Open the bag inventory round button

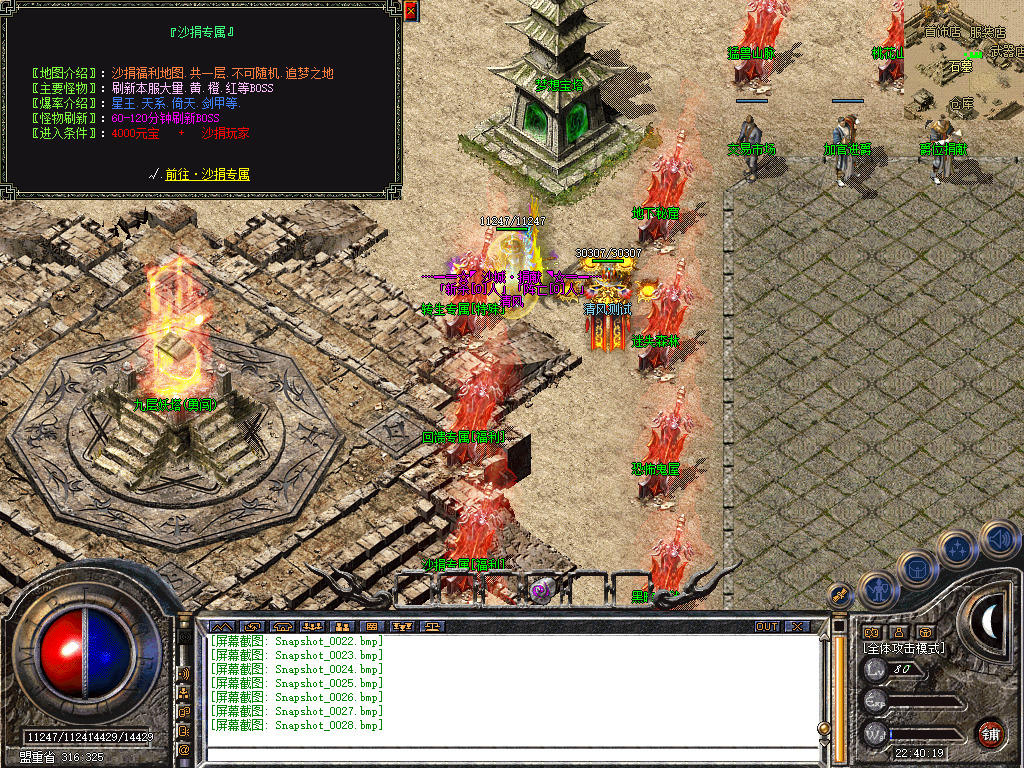click(917, 568)
